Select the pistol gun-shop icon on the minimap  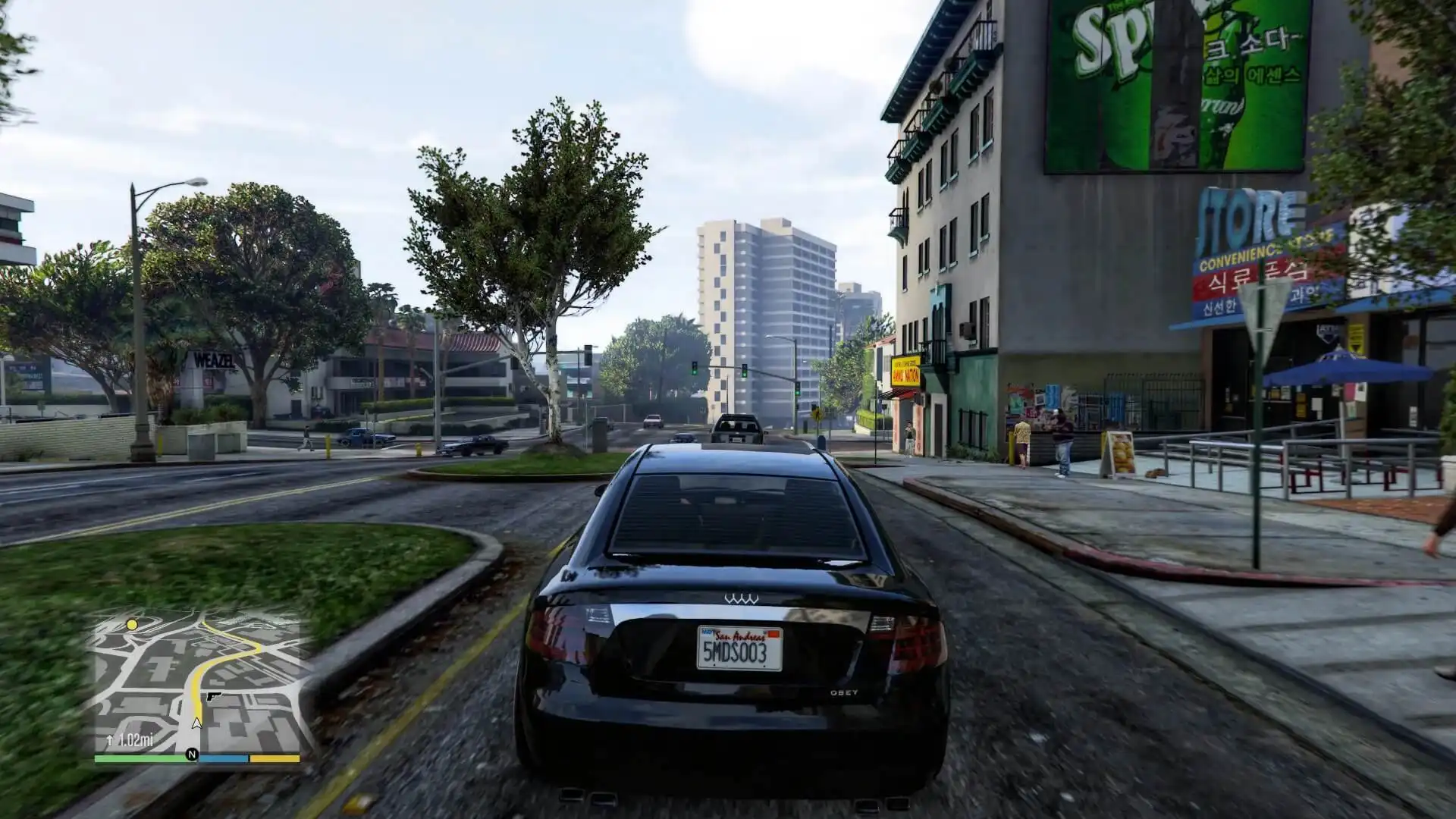(x=213, y=696)
